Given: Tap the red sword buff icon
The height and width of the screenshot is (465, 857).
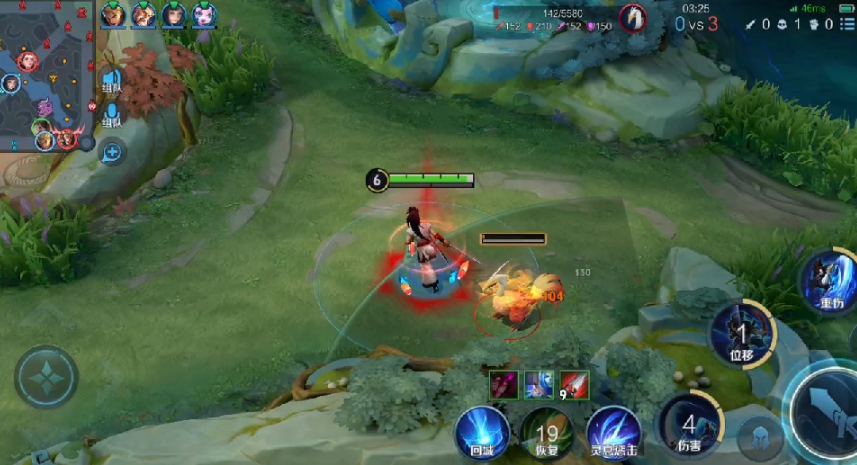Looking at the screenshot, I should point(574,384).
